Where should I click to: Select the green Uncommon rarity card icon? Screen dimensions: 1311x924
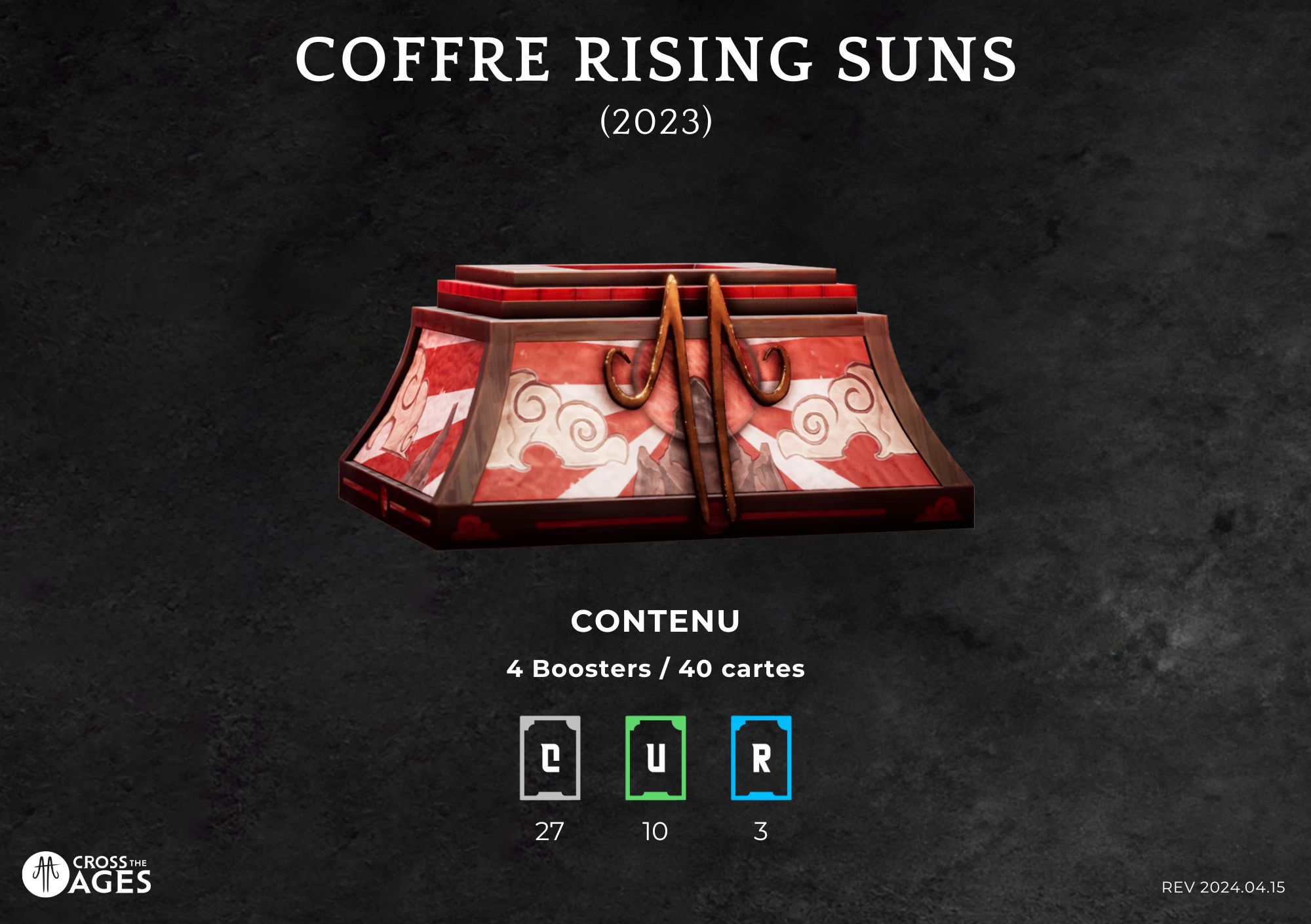655,758
